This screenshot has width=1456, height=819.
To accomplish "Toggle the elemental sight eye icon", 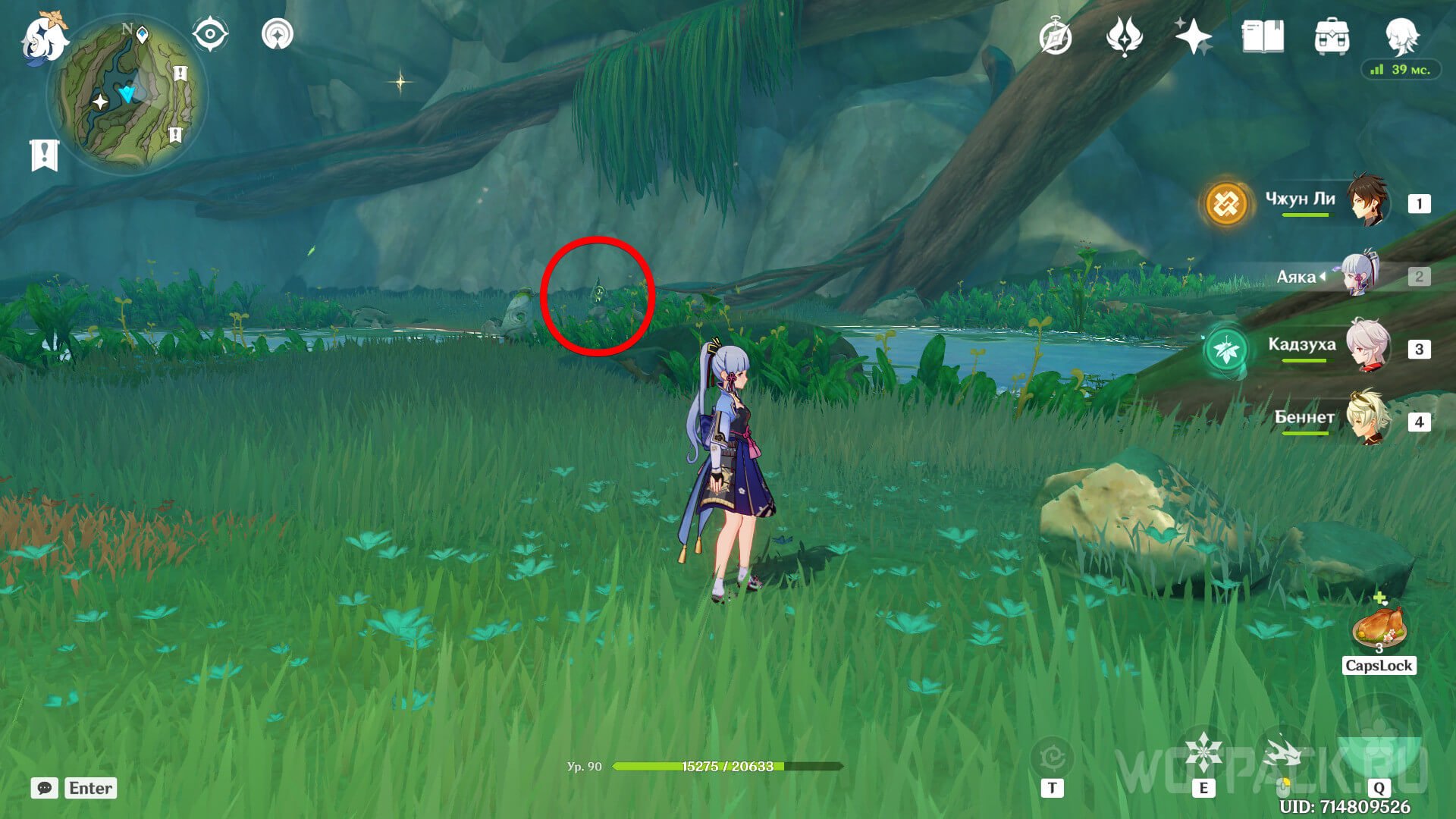I will click(x=209, y=34).
